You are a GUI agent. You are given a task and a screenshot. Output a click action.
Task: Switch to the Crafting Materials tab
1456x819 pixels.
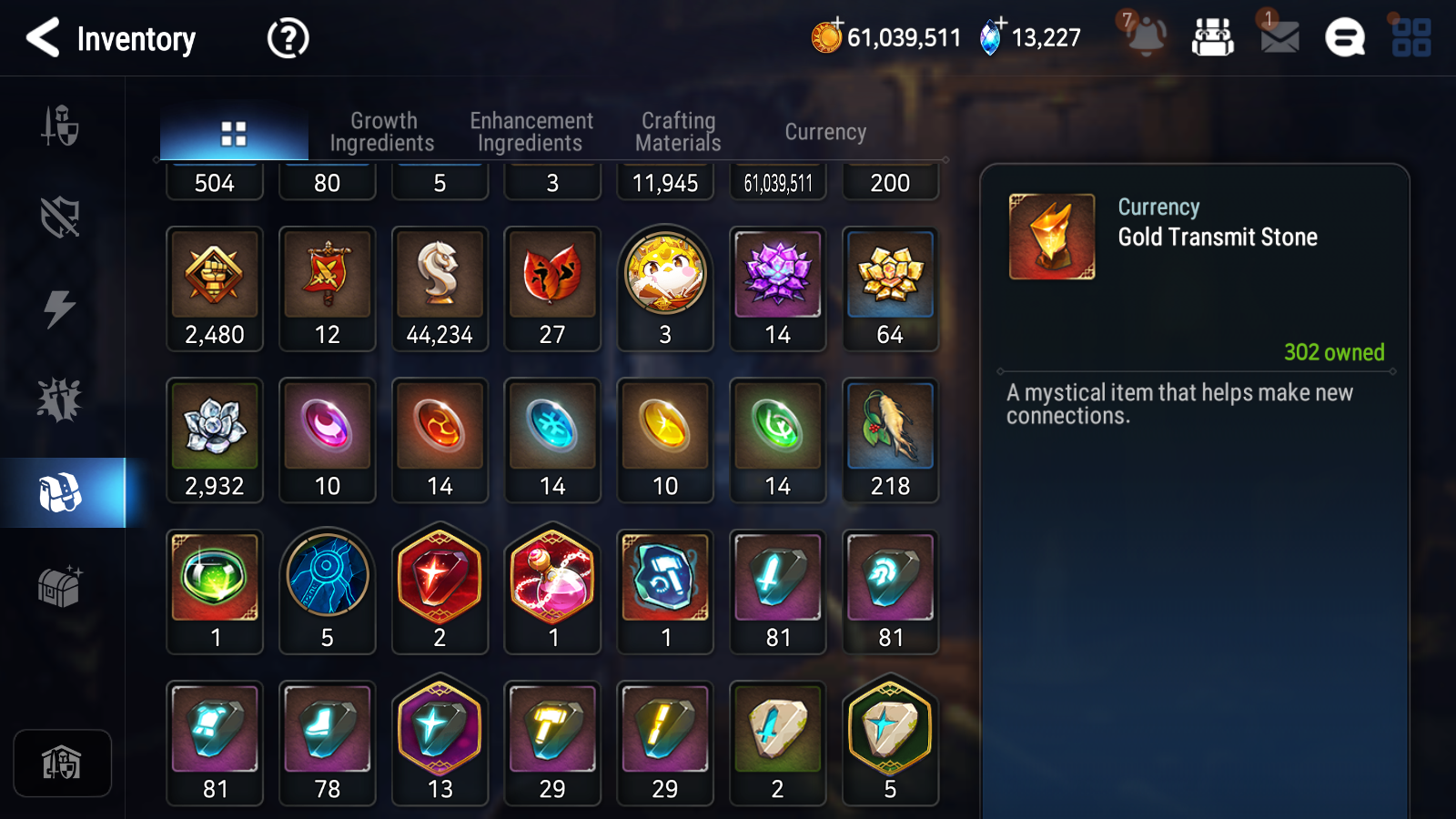click(678, 130)
